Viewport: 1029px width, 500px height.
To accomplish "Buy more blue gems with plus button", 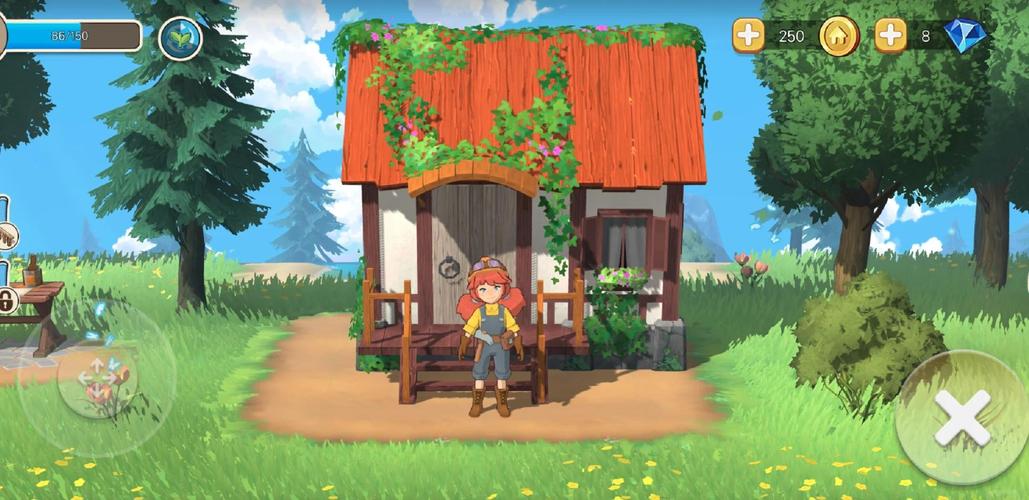I will [x=890, y=36].
